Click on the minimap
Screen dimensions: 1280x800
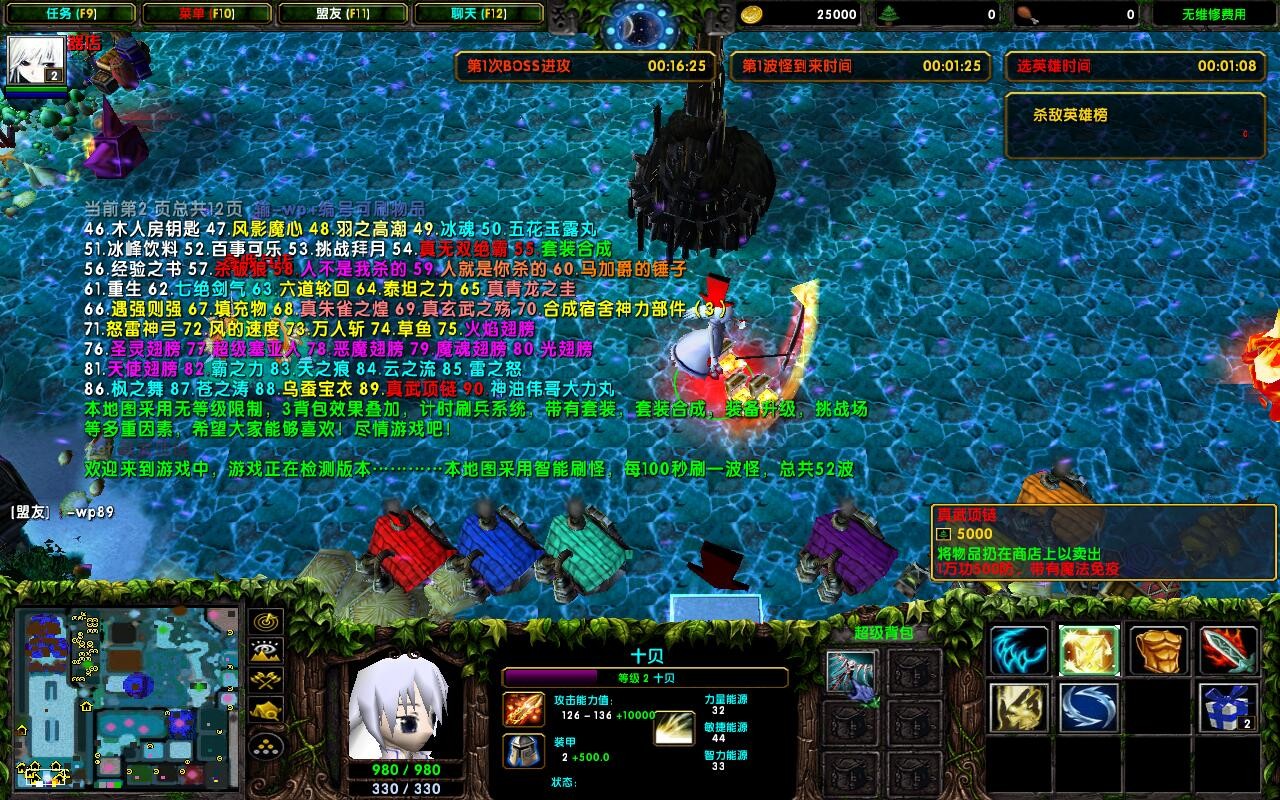click(128, 697)
